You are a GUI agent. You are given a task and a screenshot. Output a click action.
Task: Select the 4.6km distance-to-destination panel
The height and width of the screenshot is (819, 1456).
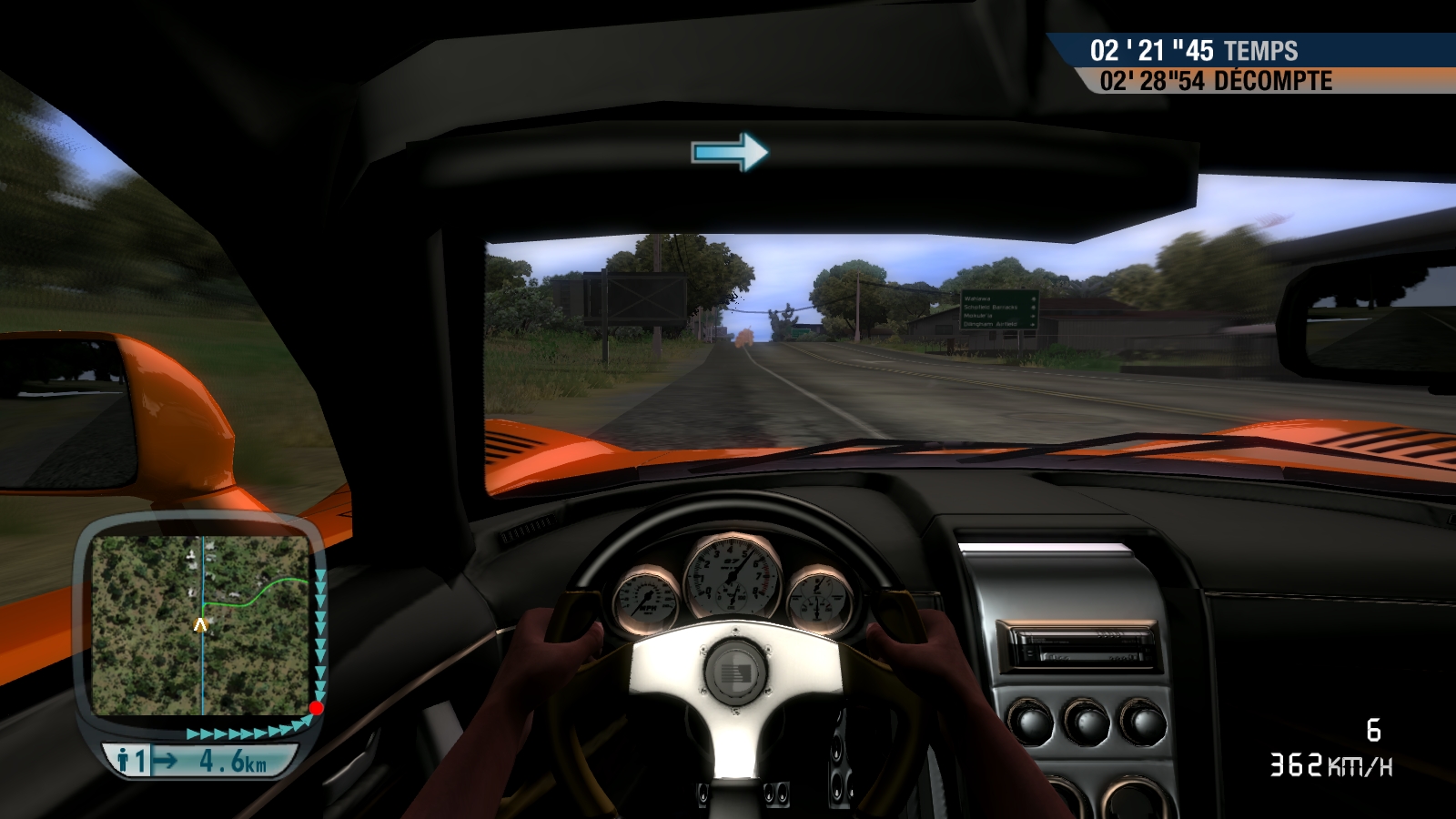tap(200, 761)
